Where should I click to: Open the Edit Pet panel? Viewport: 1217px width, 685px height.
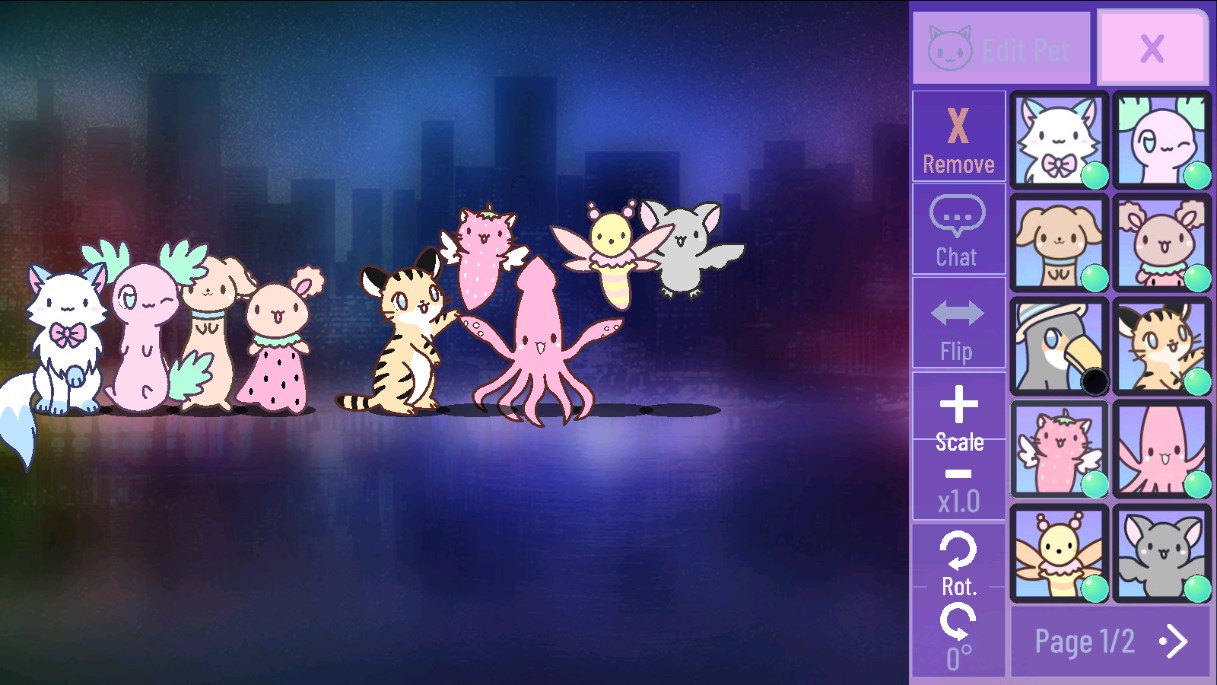[1001, 48]
